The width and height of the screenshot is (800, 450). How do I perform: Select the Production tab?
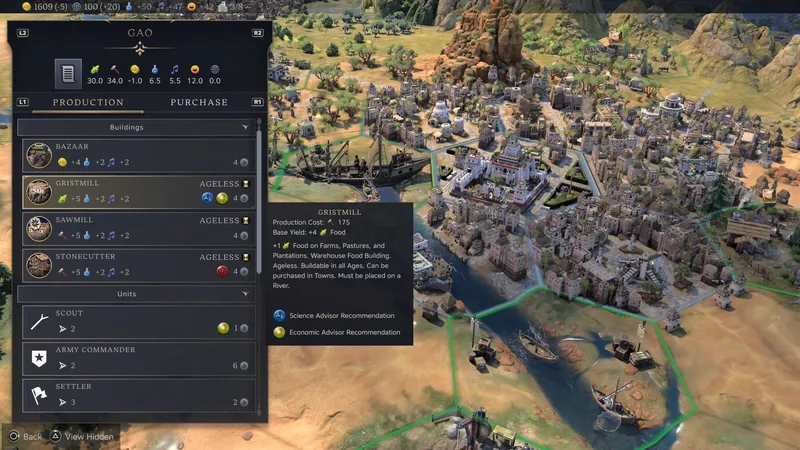coord(88,102)
